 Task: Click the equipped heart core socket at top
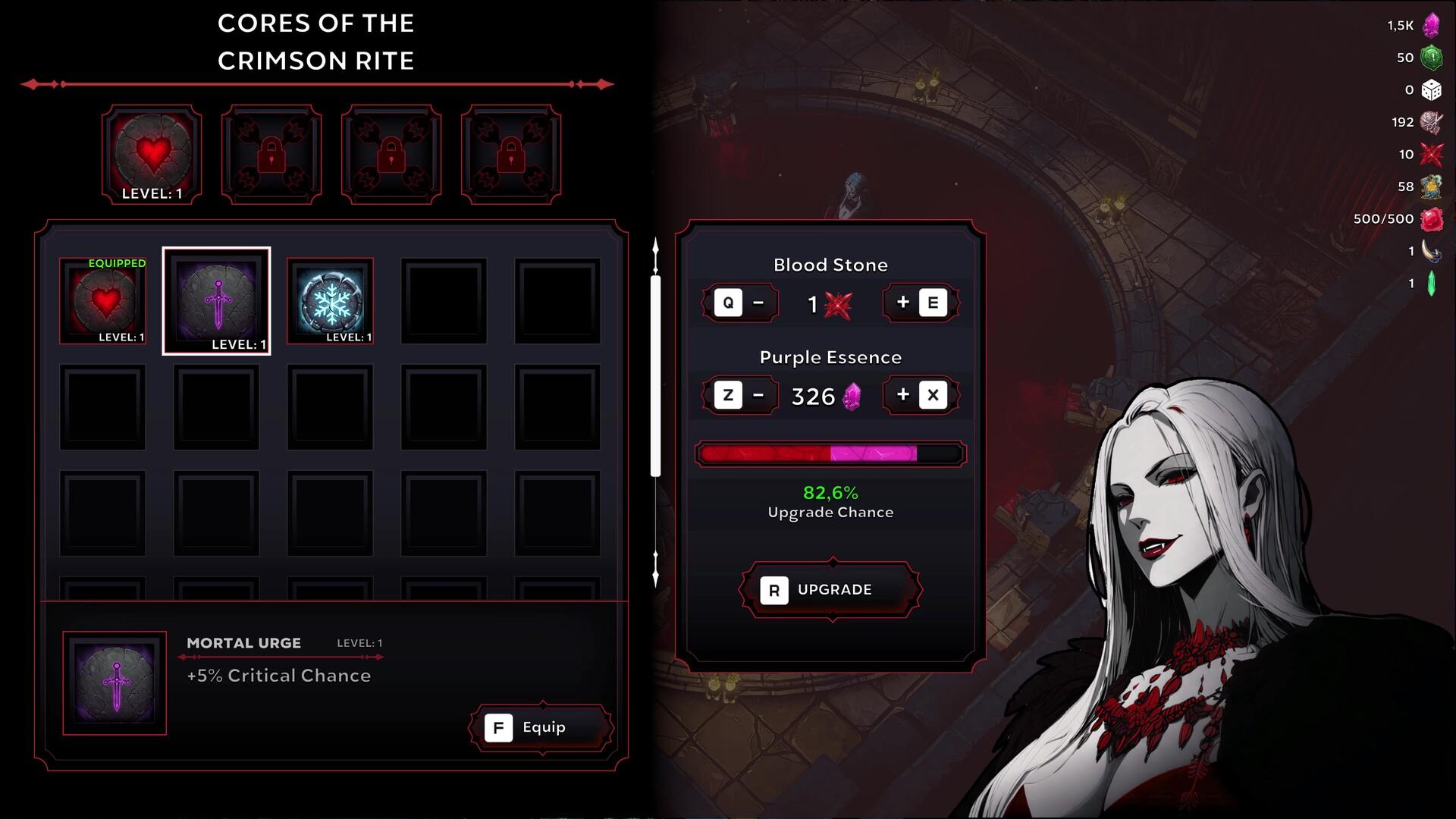(152, 155)
